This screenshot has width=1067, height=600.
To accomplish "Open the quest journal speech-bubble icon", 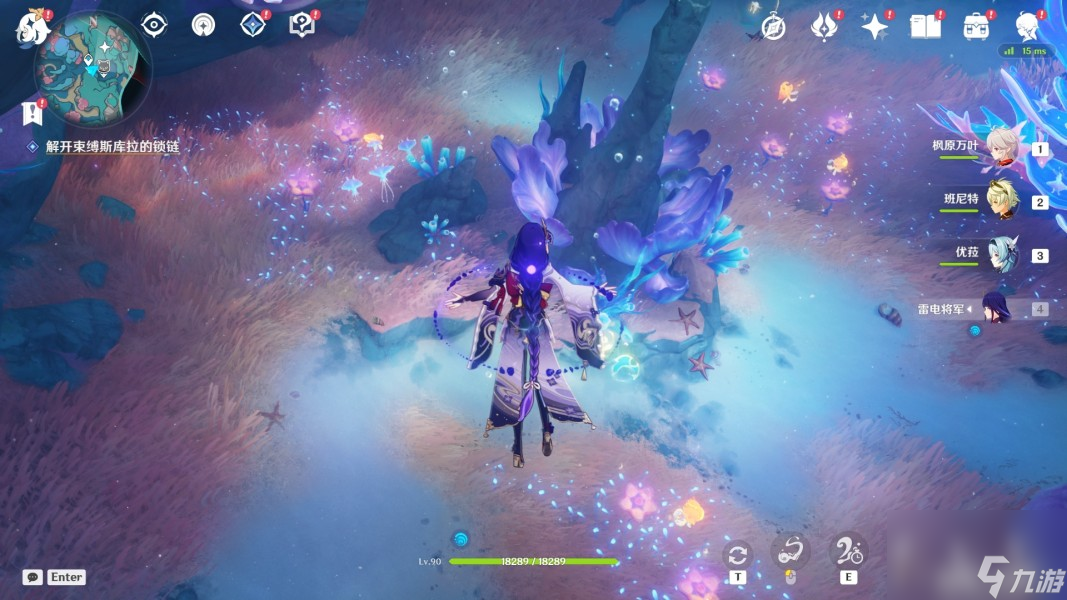I will click(302, 25).
